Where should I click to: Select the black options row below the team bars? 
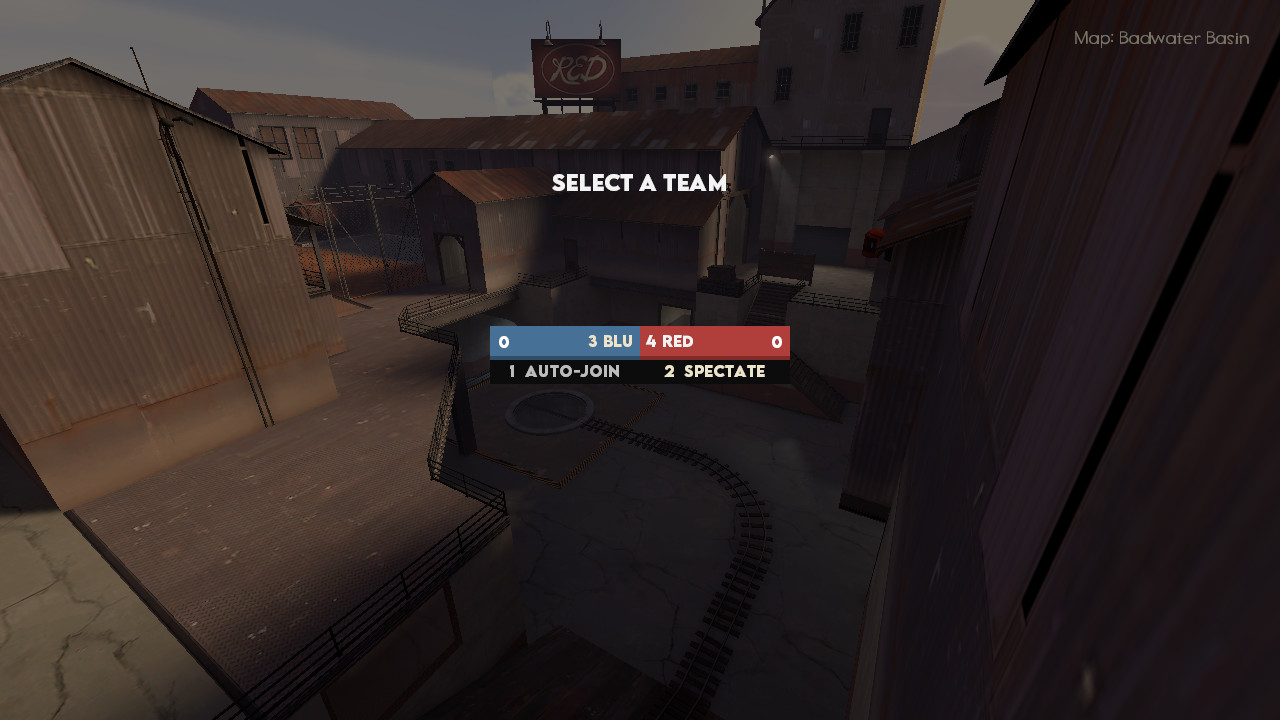pyautogui.click(x=639, y=371)
